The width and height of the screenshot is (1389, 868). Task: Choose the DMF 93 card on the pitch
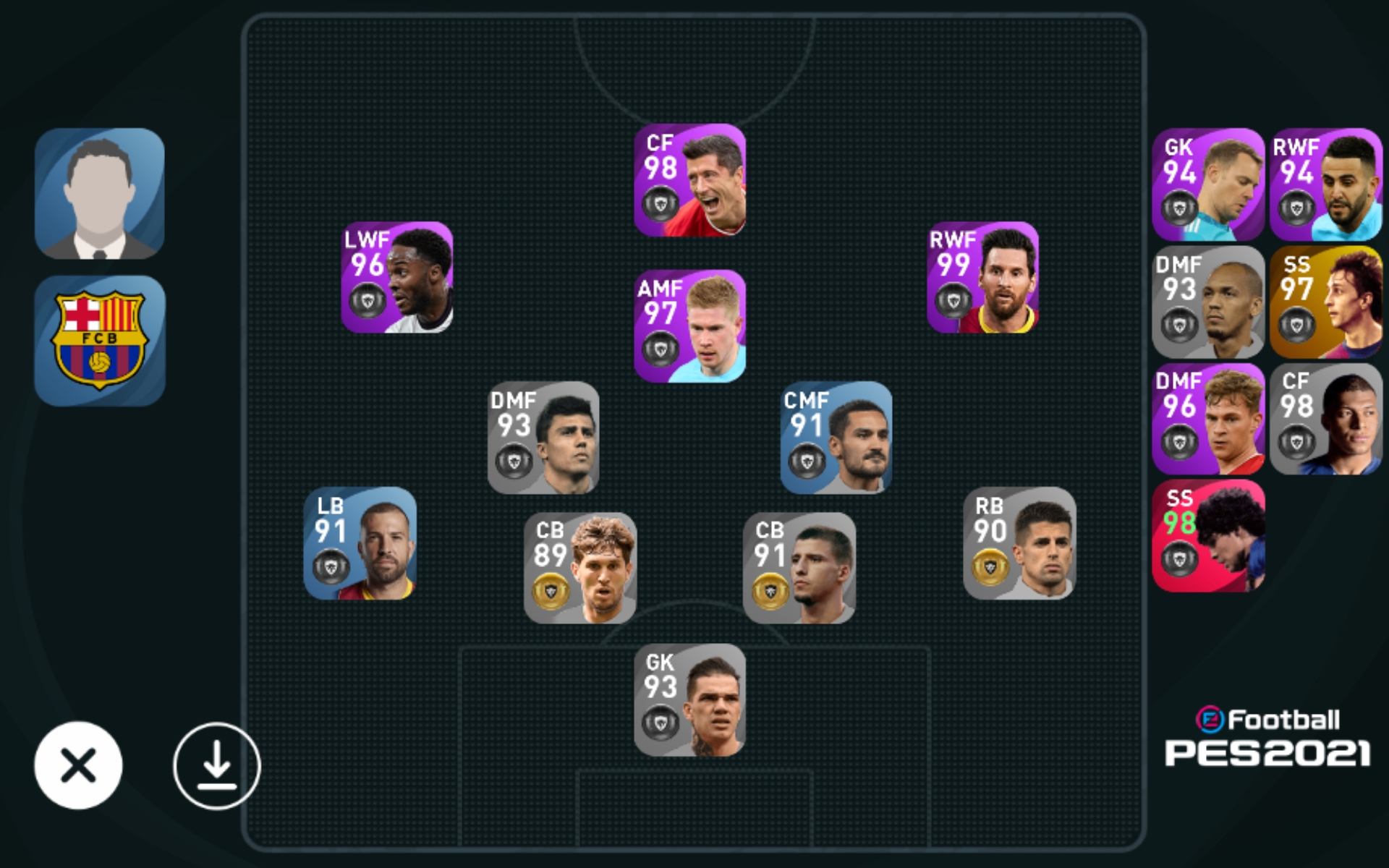point(543,438)
